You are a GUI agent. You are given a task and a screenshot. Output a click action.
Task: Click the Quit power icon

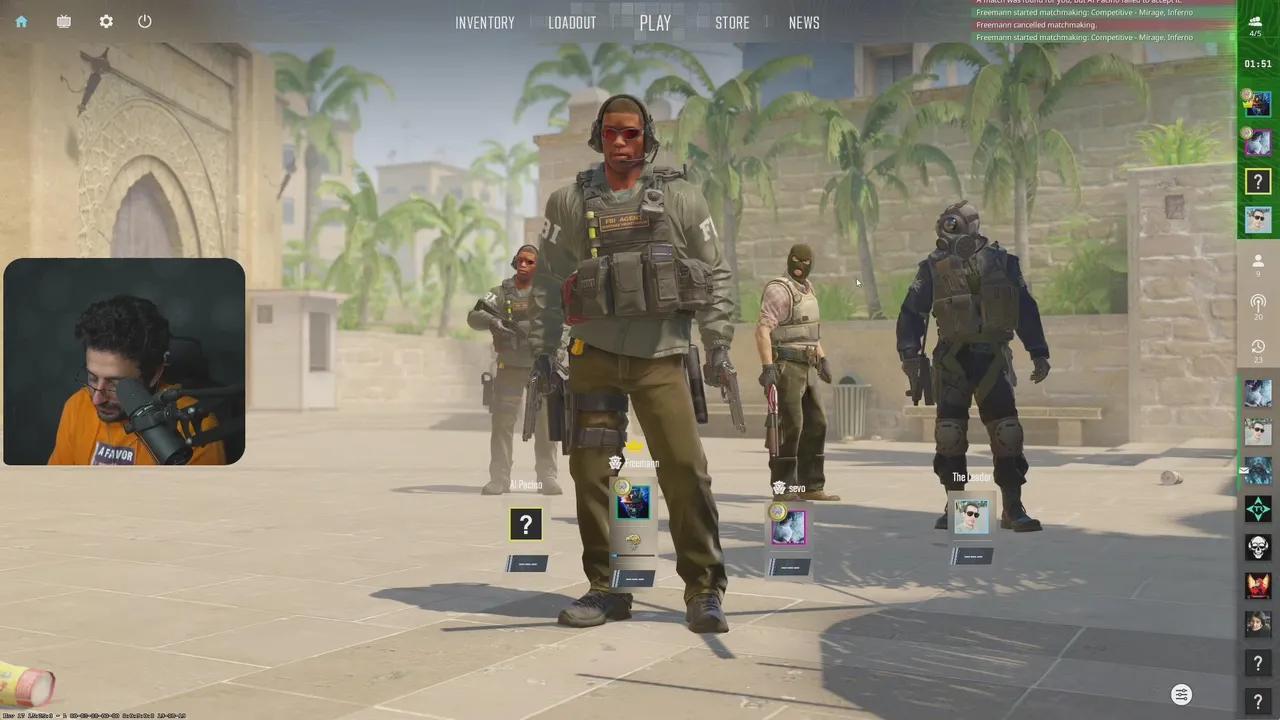[x=144, y=21]
